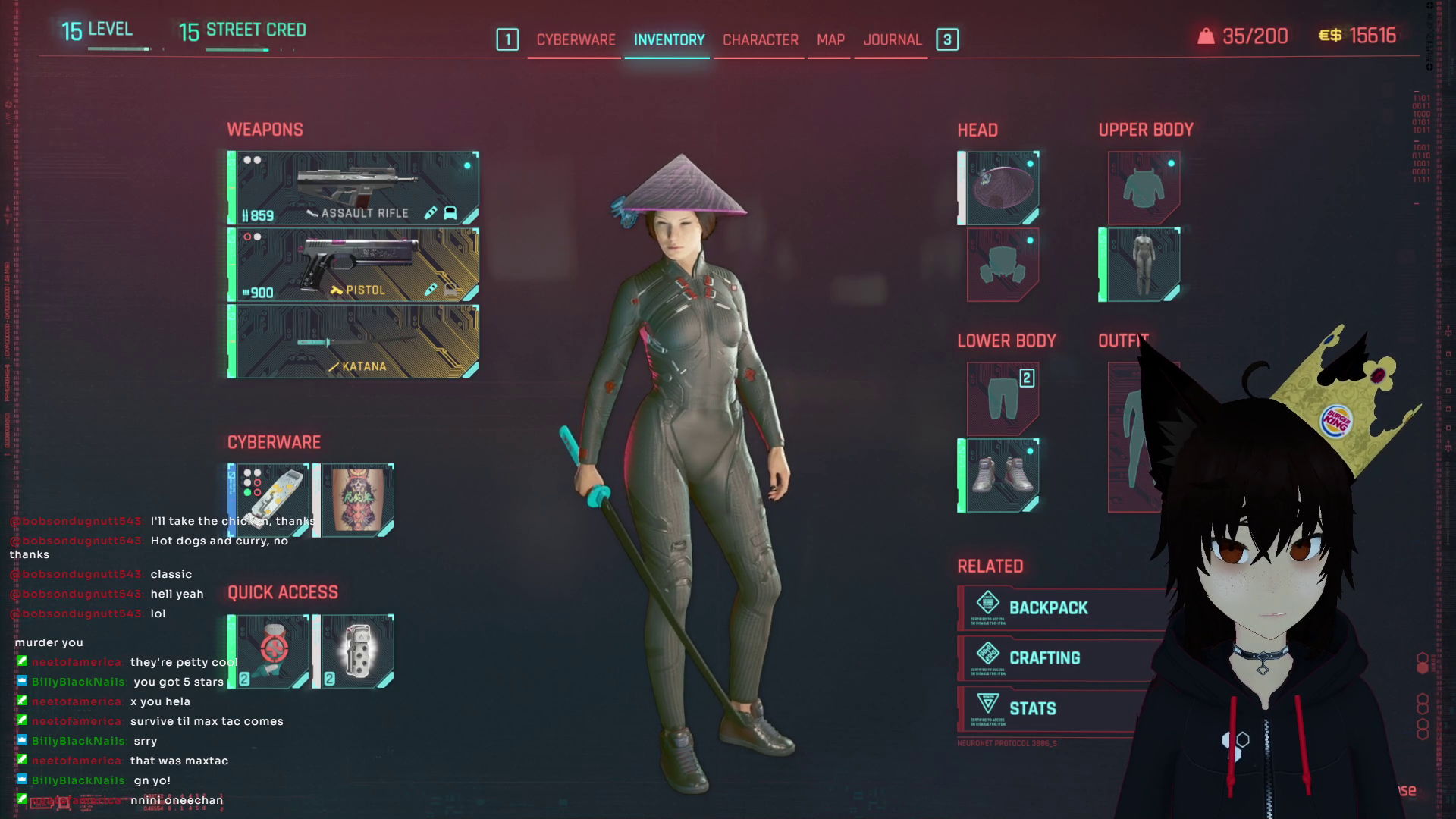This screenshot has height=819, width=1456.
Task: Open the Character tab
Action: point(760,39)
